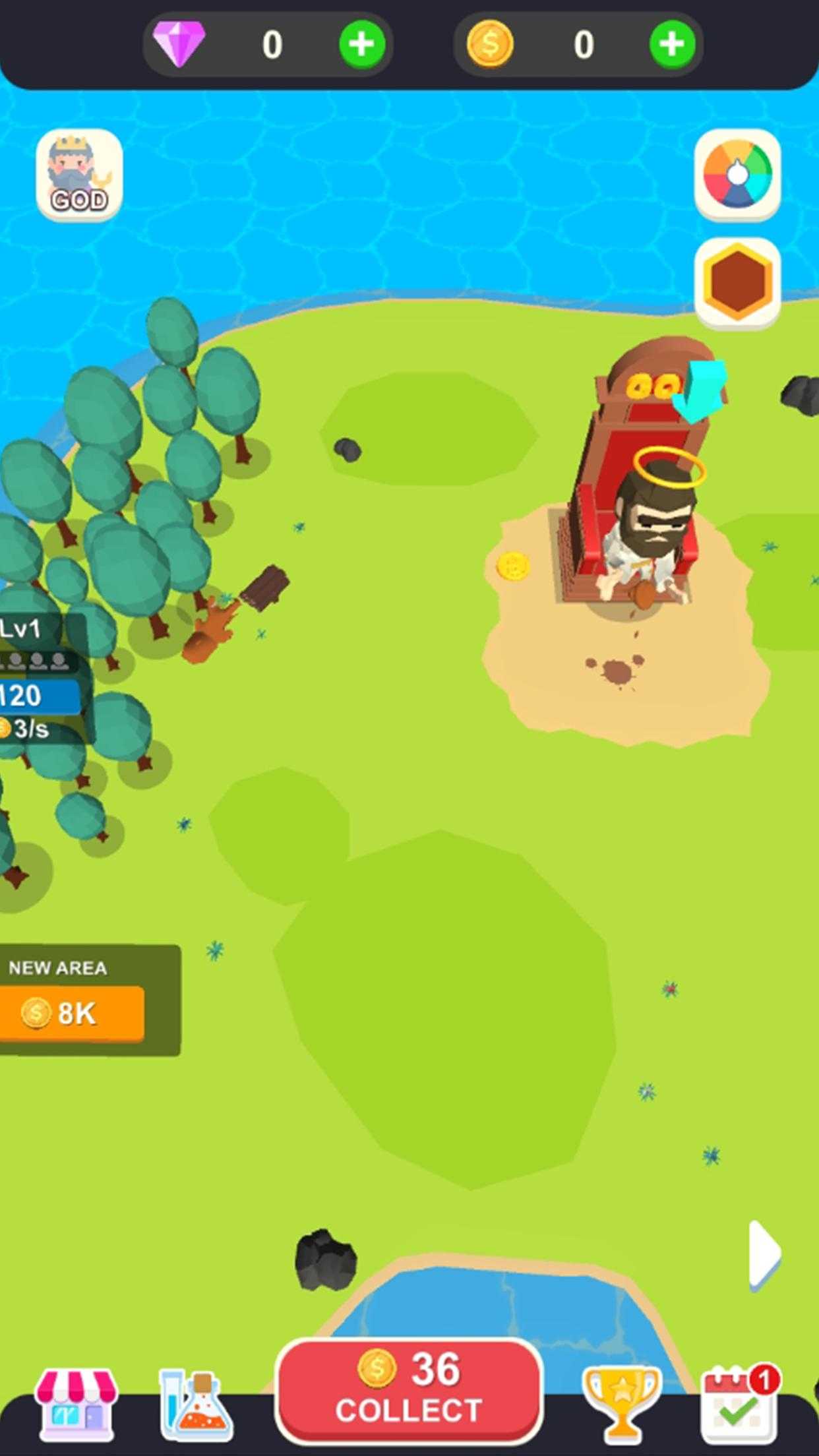The width and height of the screenshot is (819, 1456).
Task: View the gold trophy achievements
Action: click(x=621, y=1405)
